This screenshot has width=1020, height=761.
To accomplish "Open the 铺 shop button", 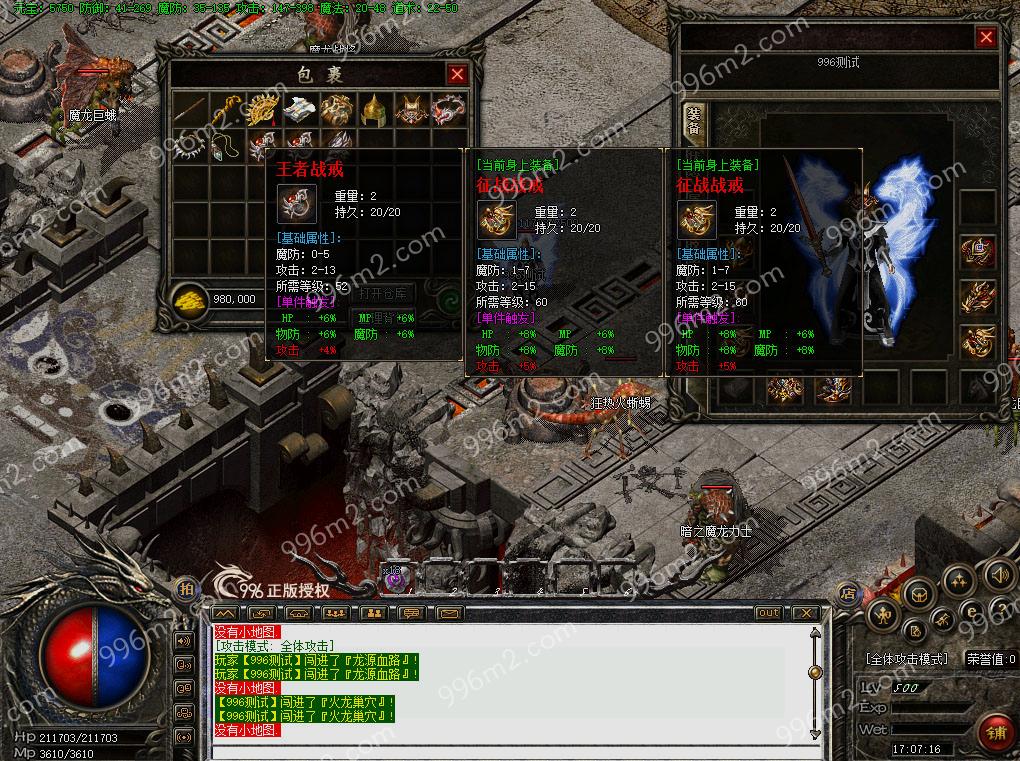I will (x=993, y=732).
